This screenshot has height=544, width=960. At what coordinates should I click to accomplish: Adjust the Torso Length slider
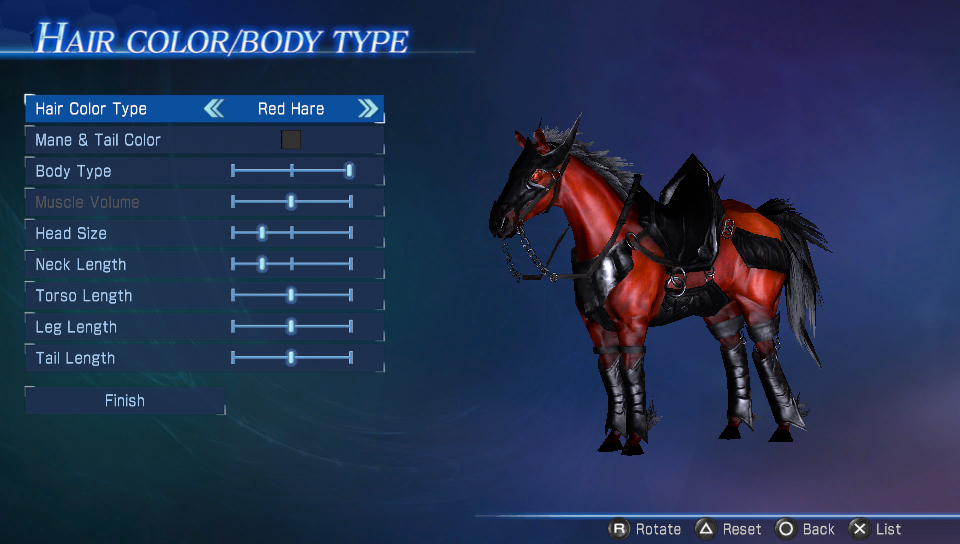click(291, 295)
